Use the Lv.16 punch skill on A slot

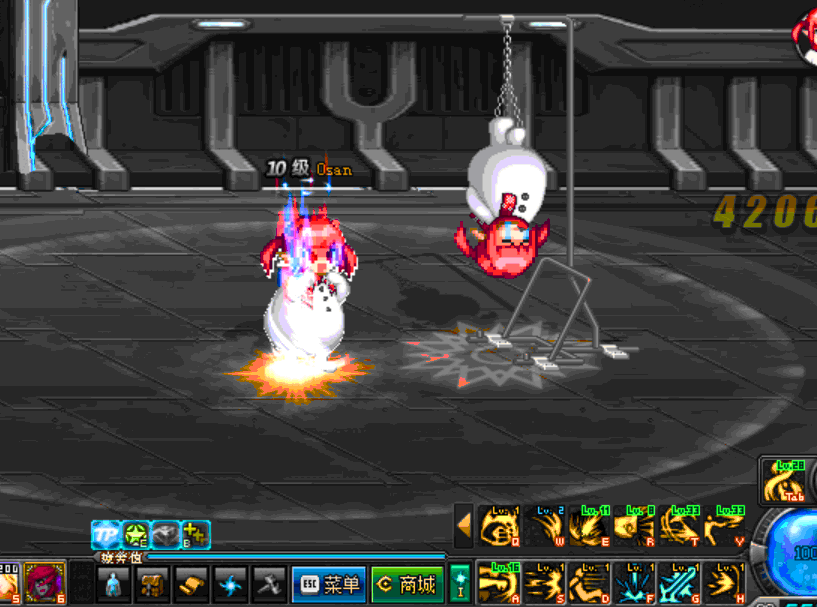click(500, 582)
